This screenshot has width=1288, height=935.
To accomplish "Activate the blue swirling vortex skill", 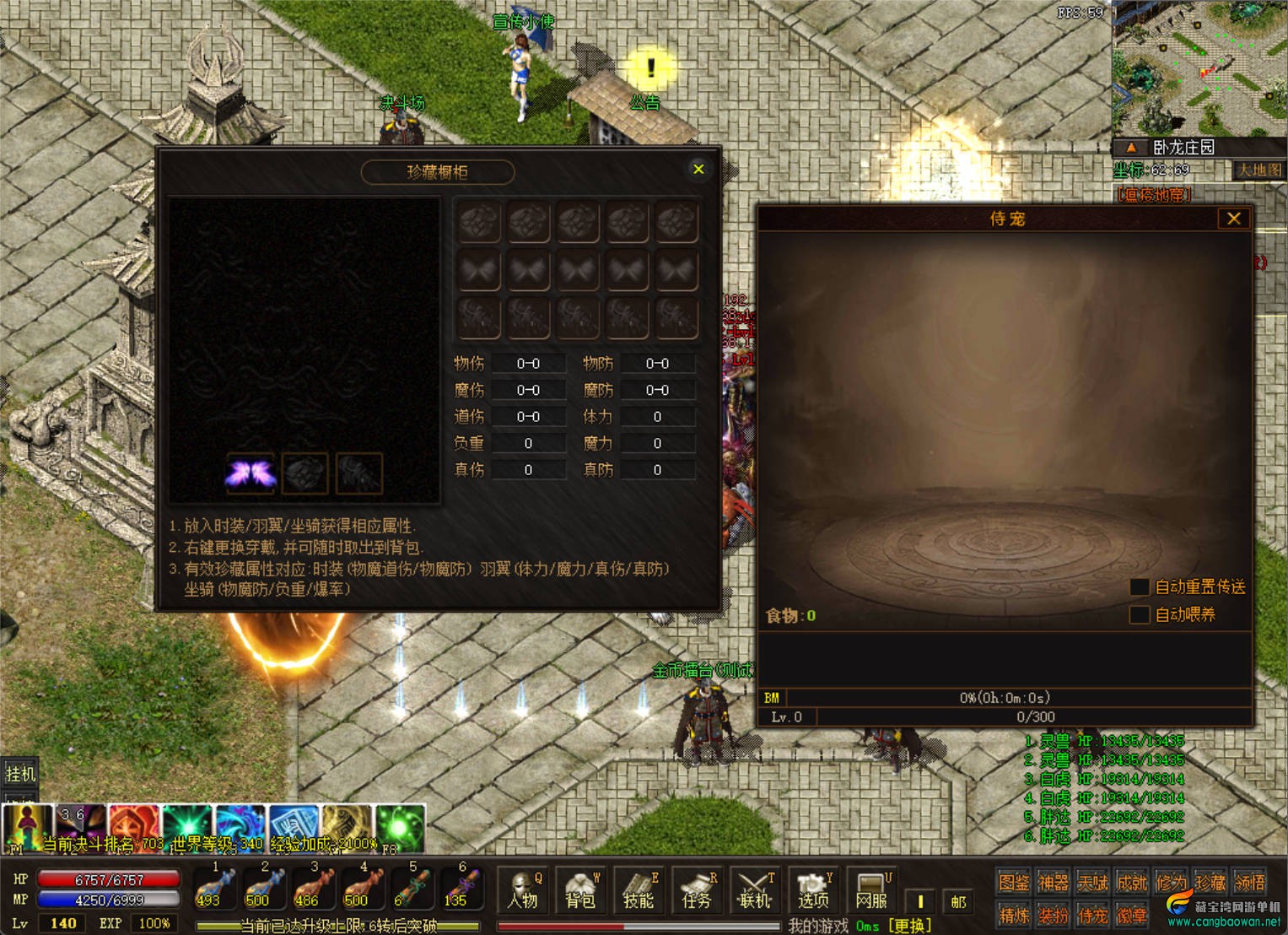I will pyautogui.click(x=240, y=825).
